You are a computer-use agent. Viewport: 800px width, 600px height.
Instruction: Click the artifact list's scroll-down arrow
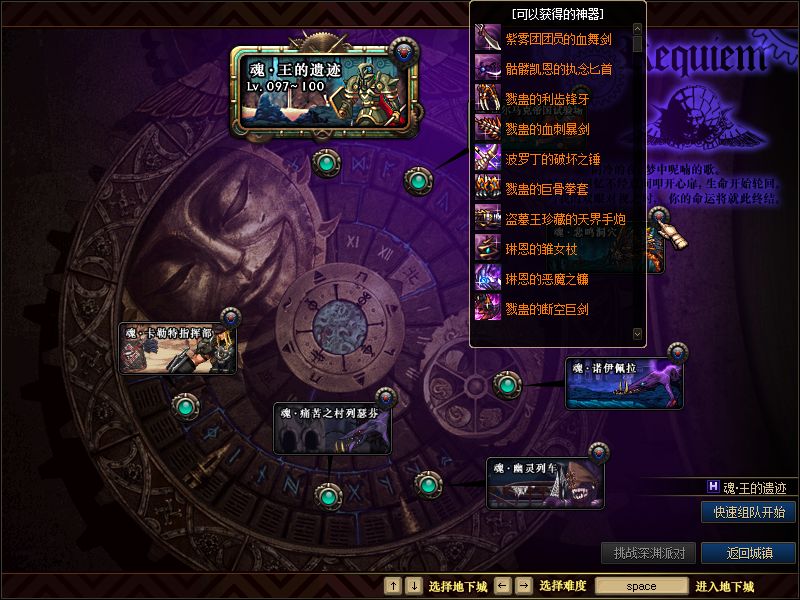637,333
